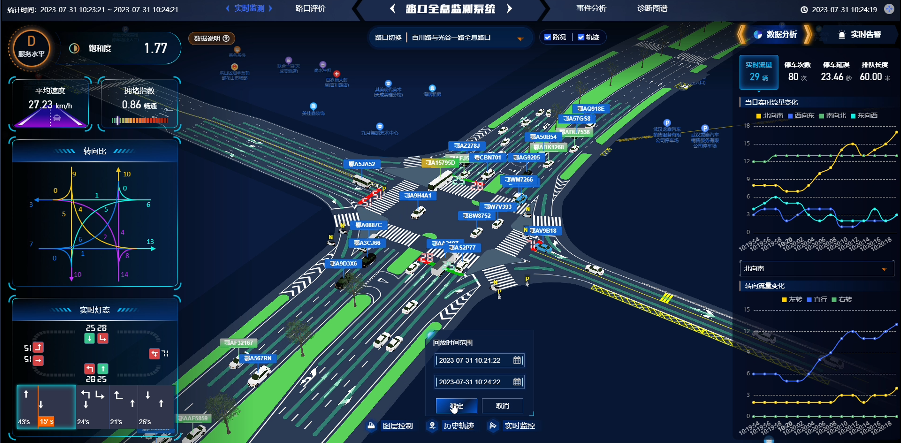901x443 pixels.
Task: Open the 实时监测 tab
Action: click(x=248, y=8)
